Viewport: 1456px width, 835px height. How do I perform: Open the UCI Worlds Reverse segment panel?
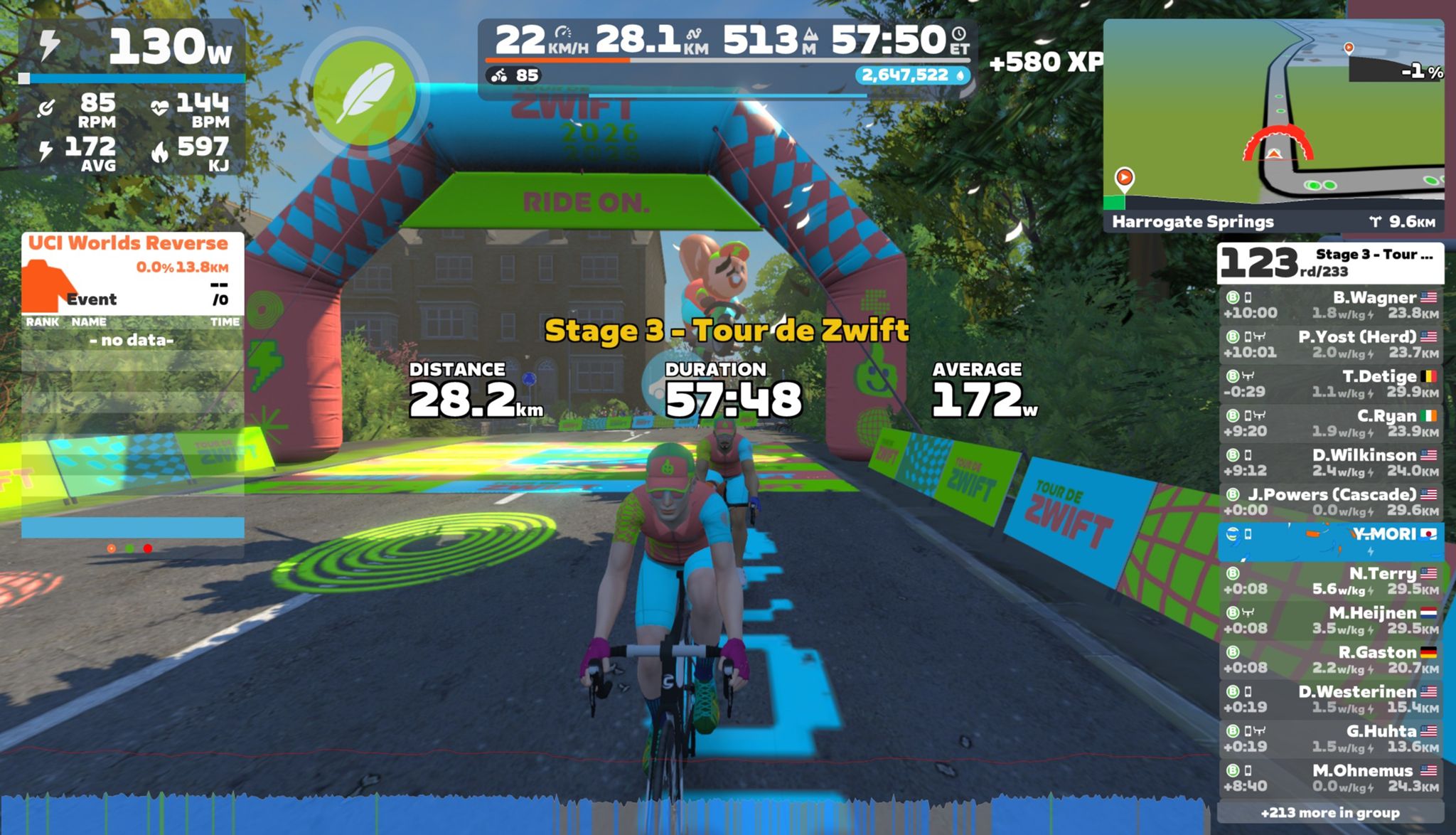[x=132, y=273]
